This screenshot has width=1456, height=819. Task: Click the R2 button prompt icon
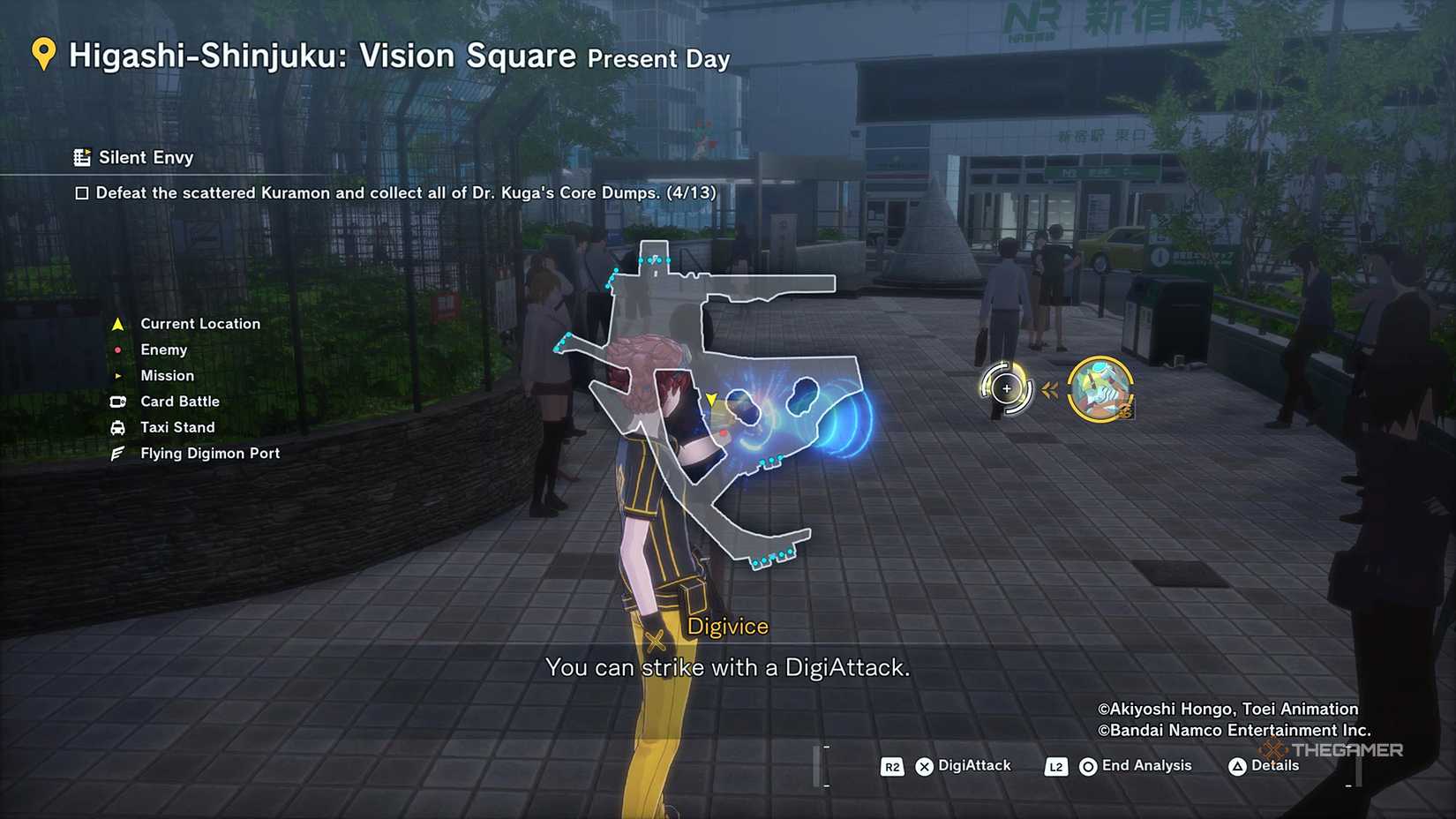click(891, 766)
